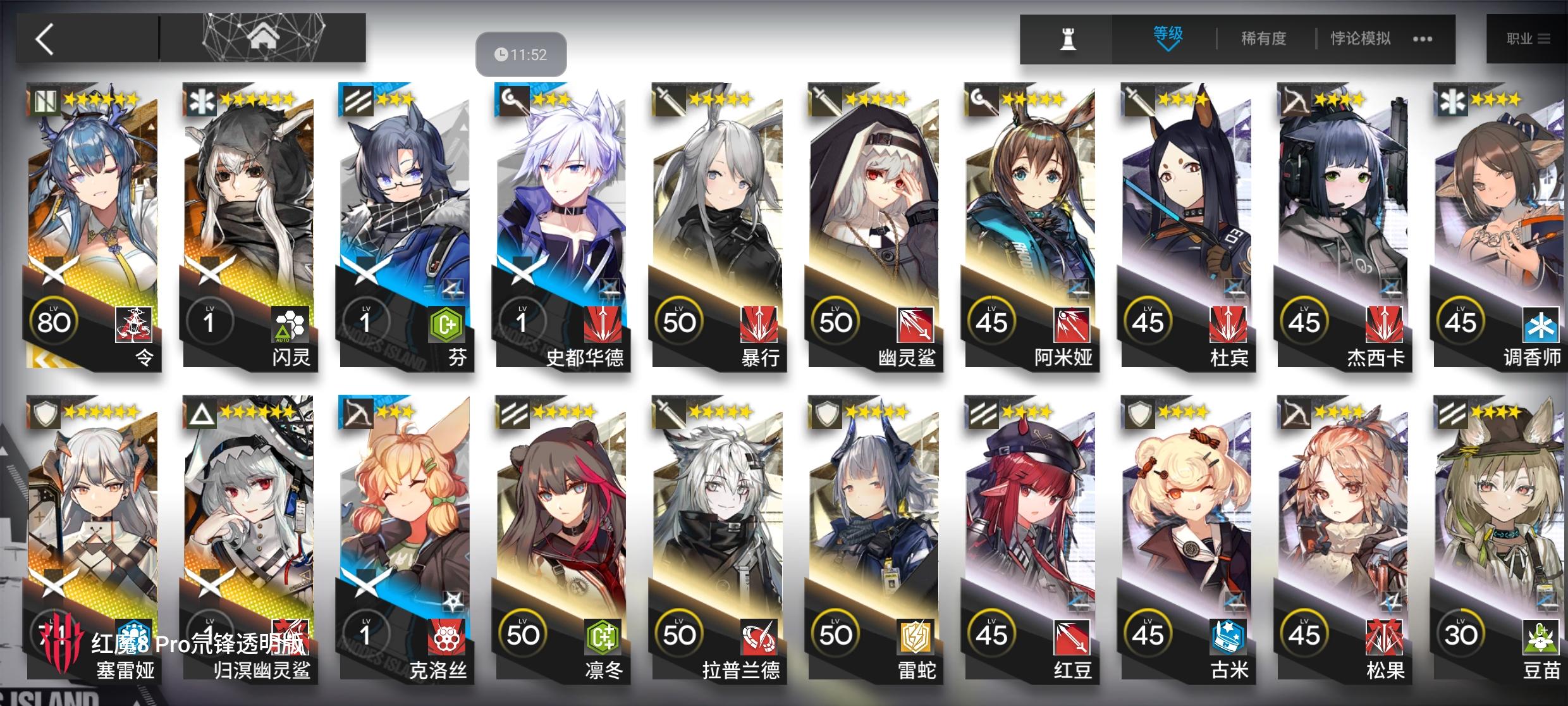Viewport: 1568px width, 706px height.
Task: Open the ••• extra sort options
Action: click(1423, 39)
